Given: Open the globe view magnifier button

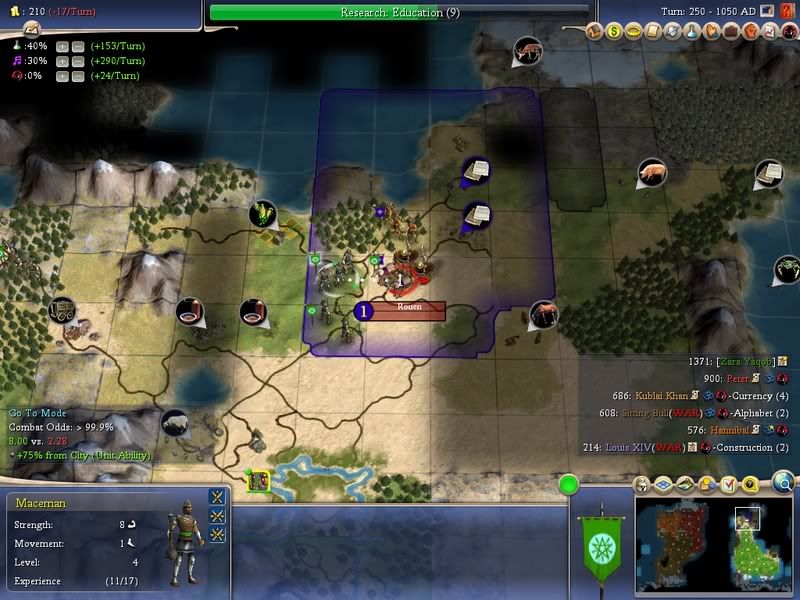Looking at the screenshot, I should pyautogui.click(x=784, y=485).
